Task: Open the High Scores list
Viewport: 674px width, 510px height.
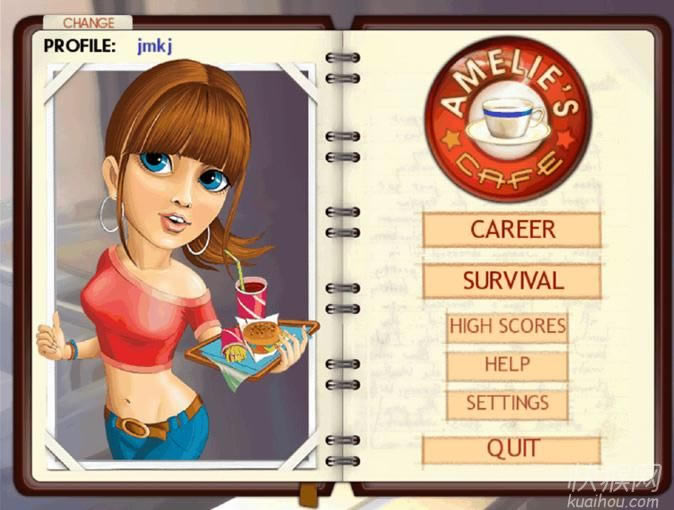Action: click(507, 326)
